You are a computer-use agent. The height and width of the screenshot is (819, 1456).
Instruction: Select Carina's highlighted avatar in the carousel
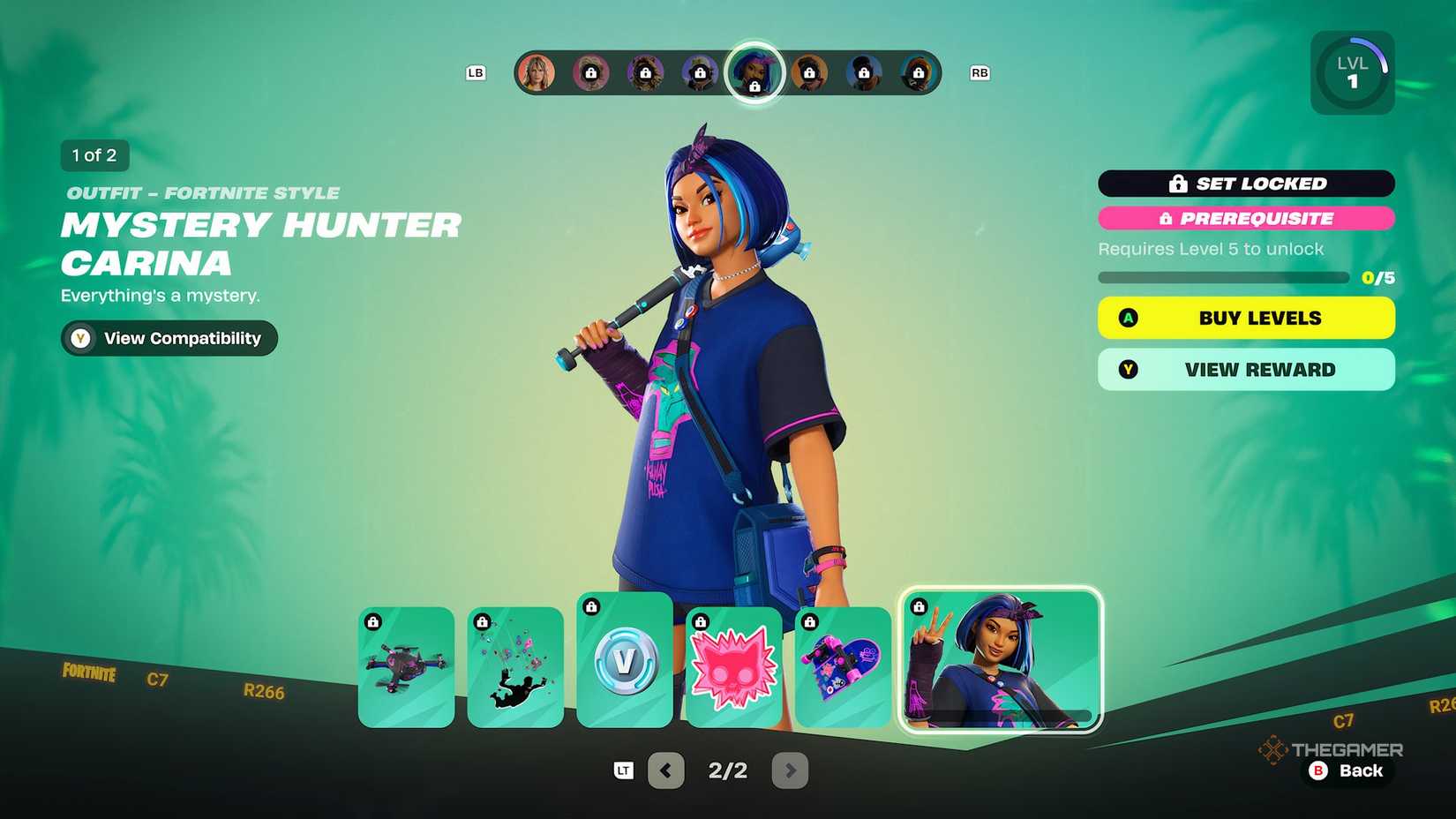[x=754, y=73]
